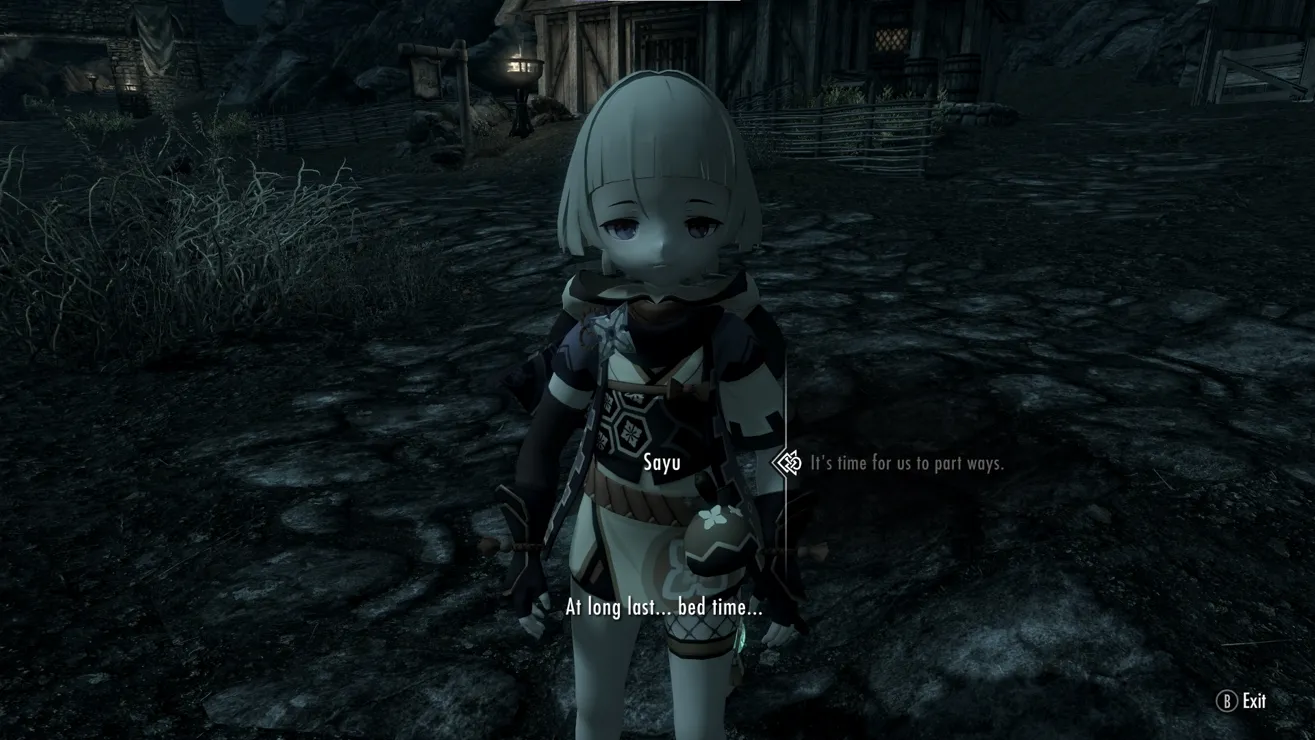The image size is (1315, 740).
Task: Click the Exit label
Action: pos(1253,701)
